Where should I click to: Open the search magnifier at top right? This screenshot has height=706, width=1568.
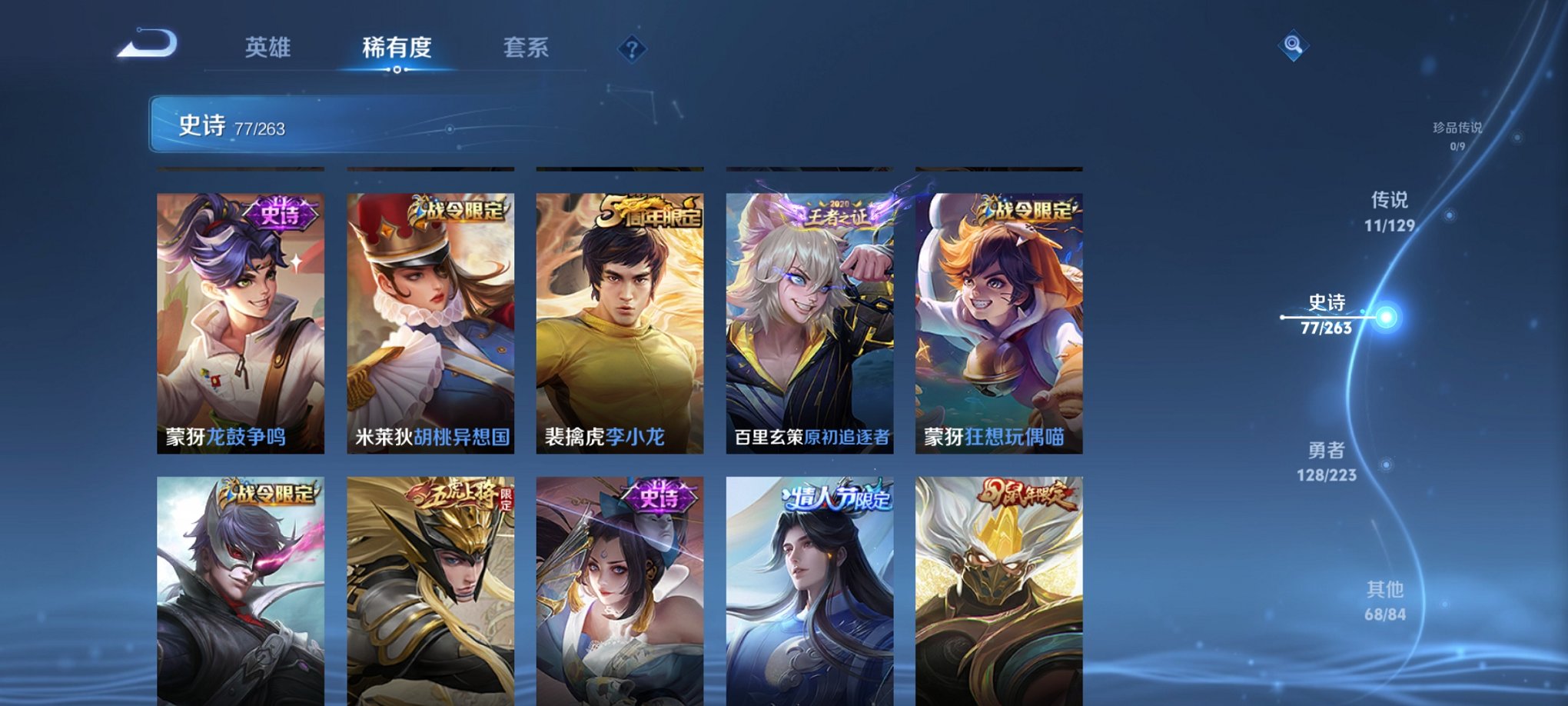click(x=1294, y=46)
